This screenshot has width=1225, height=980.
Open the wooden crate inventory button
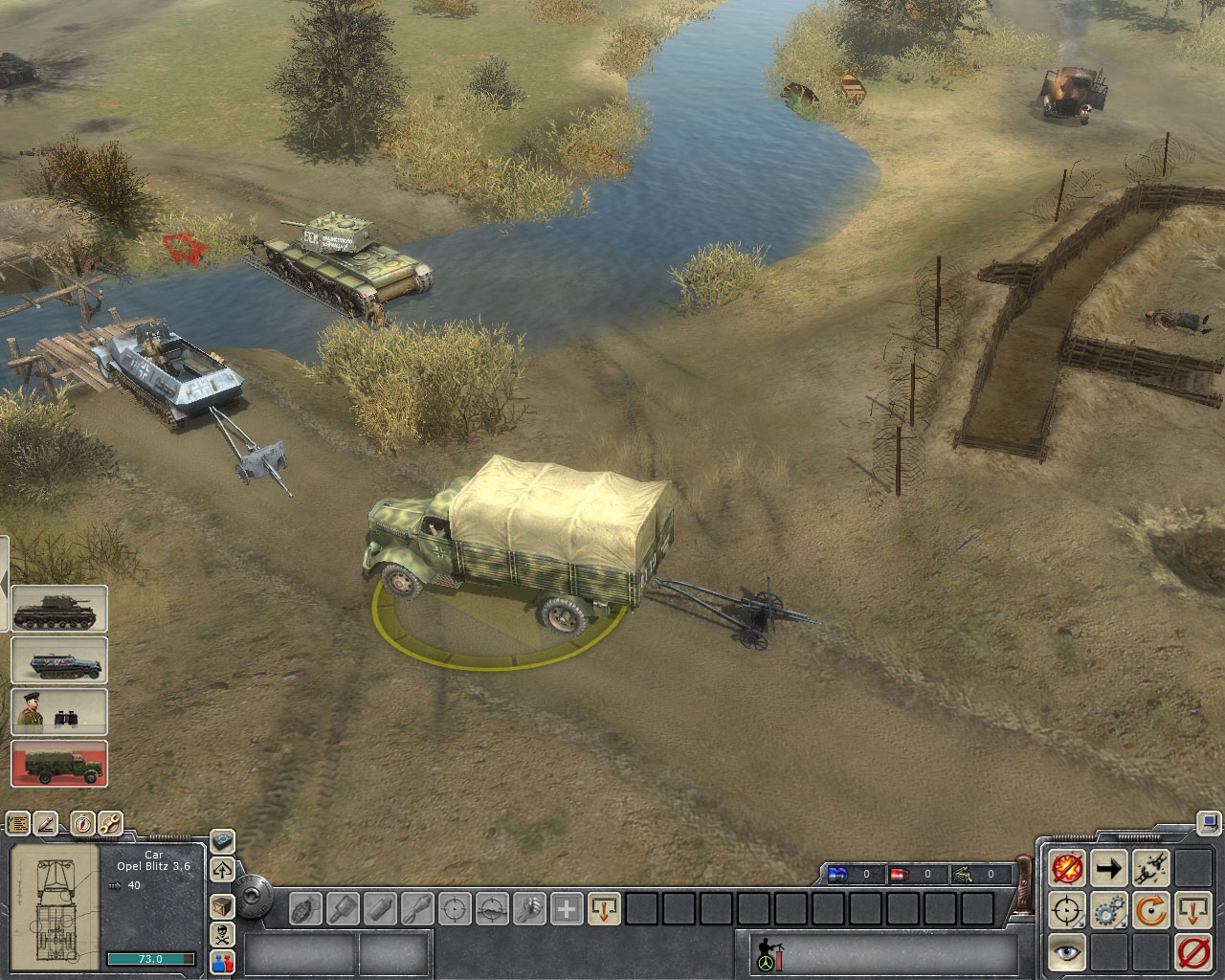point(222,904)
